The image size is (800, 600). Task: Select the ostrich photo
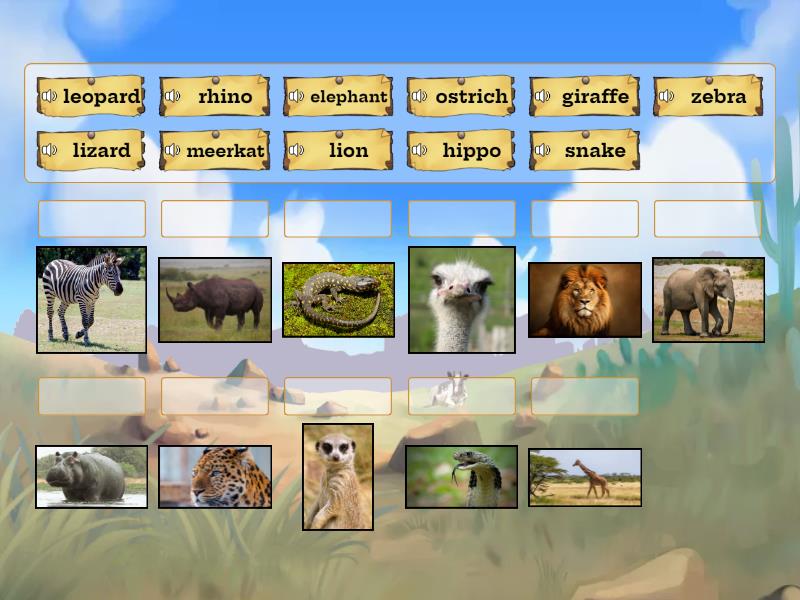(462, 300)
